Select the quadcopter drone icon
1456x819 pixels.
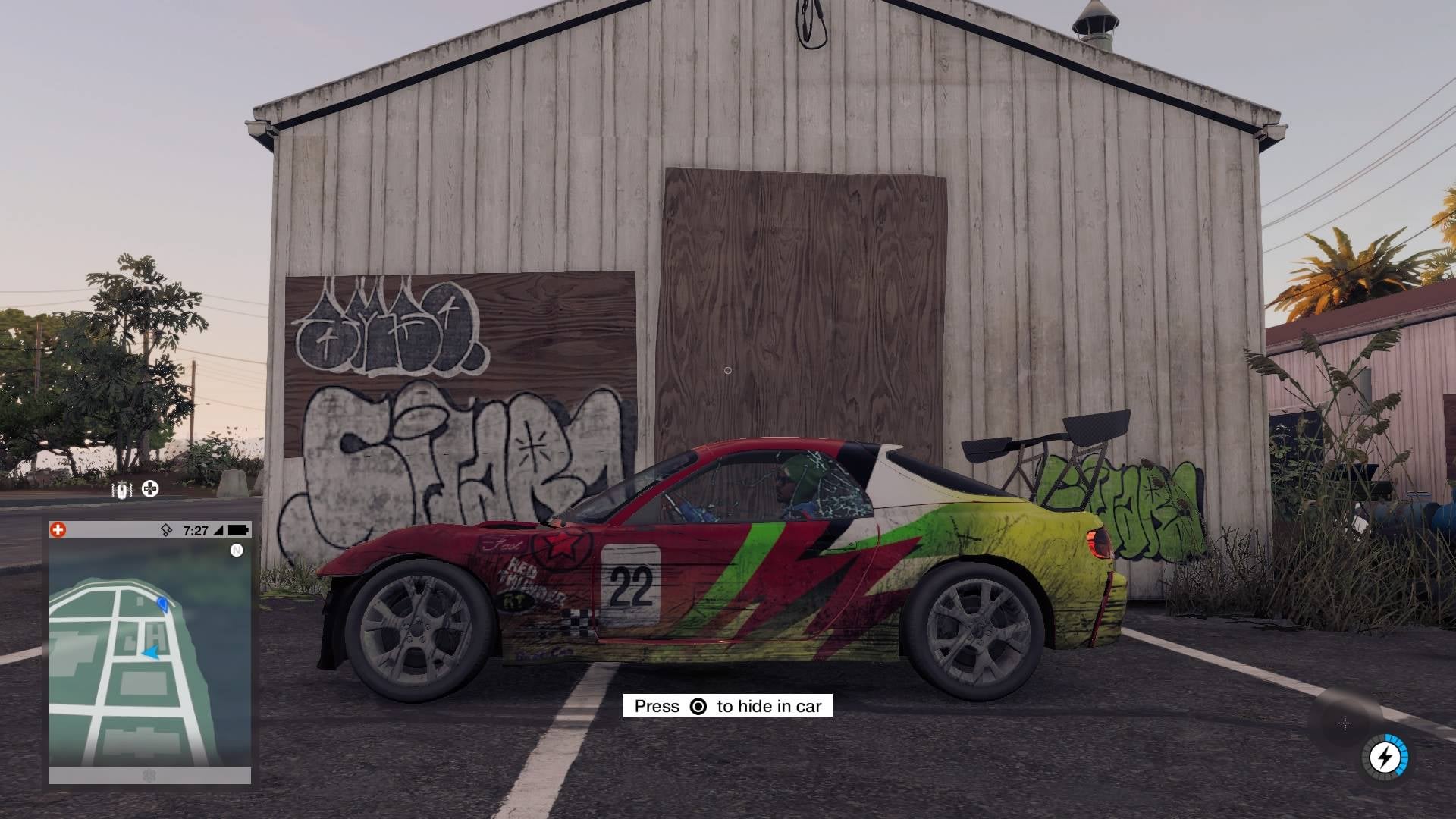(x=151, y=489)
